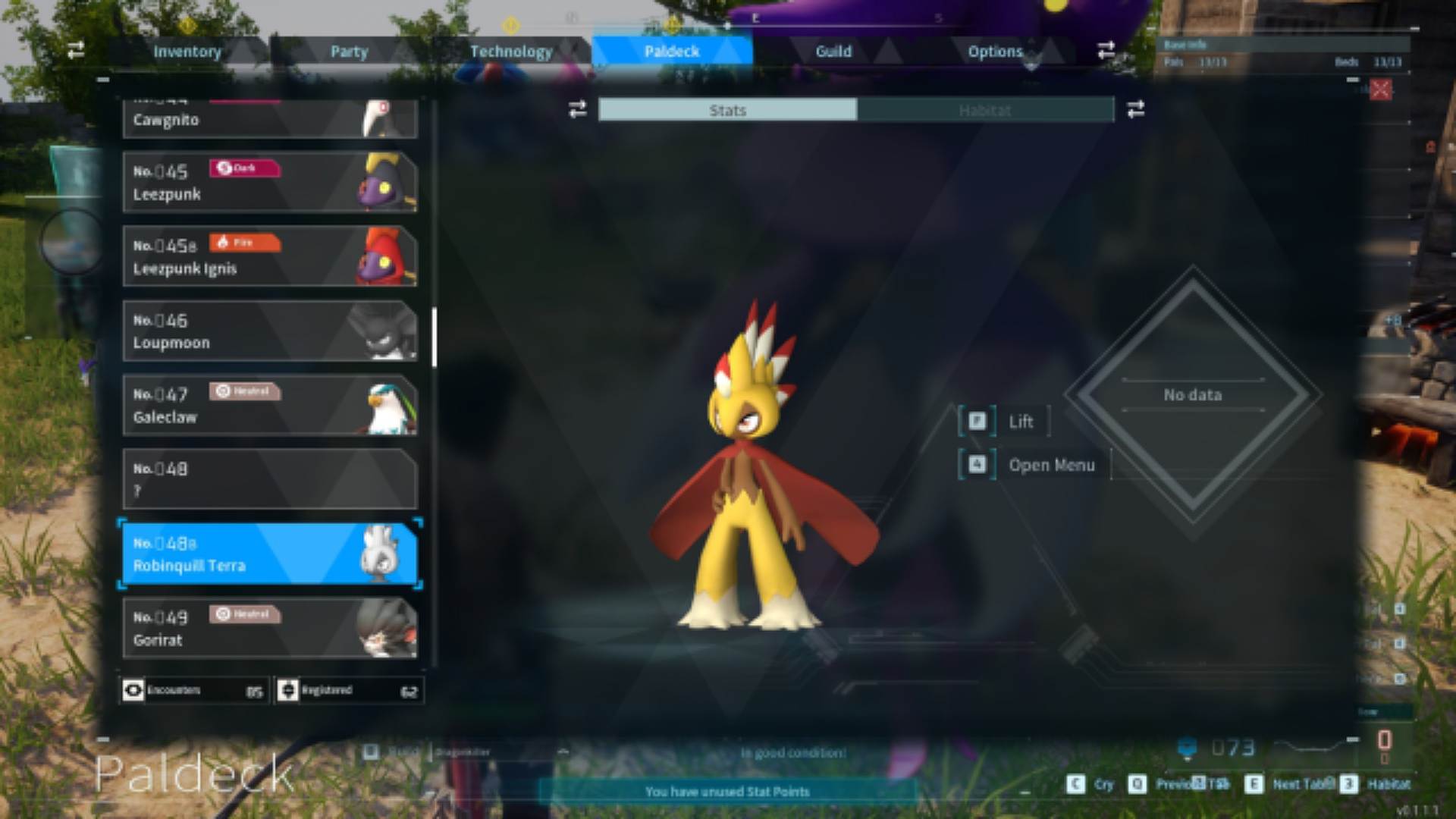Open the Guild tab
The width and height of the screenshot is (1456, 819).
[833, 52]
